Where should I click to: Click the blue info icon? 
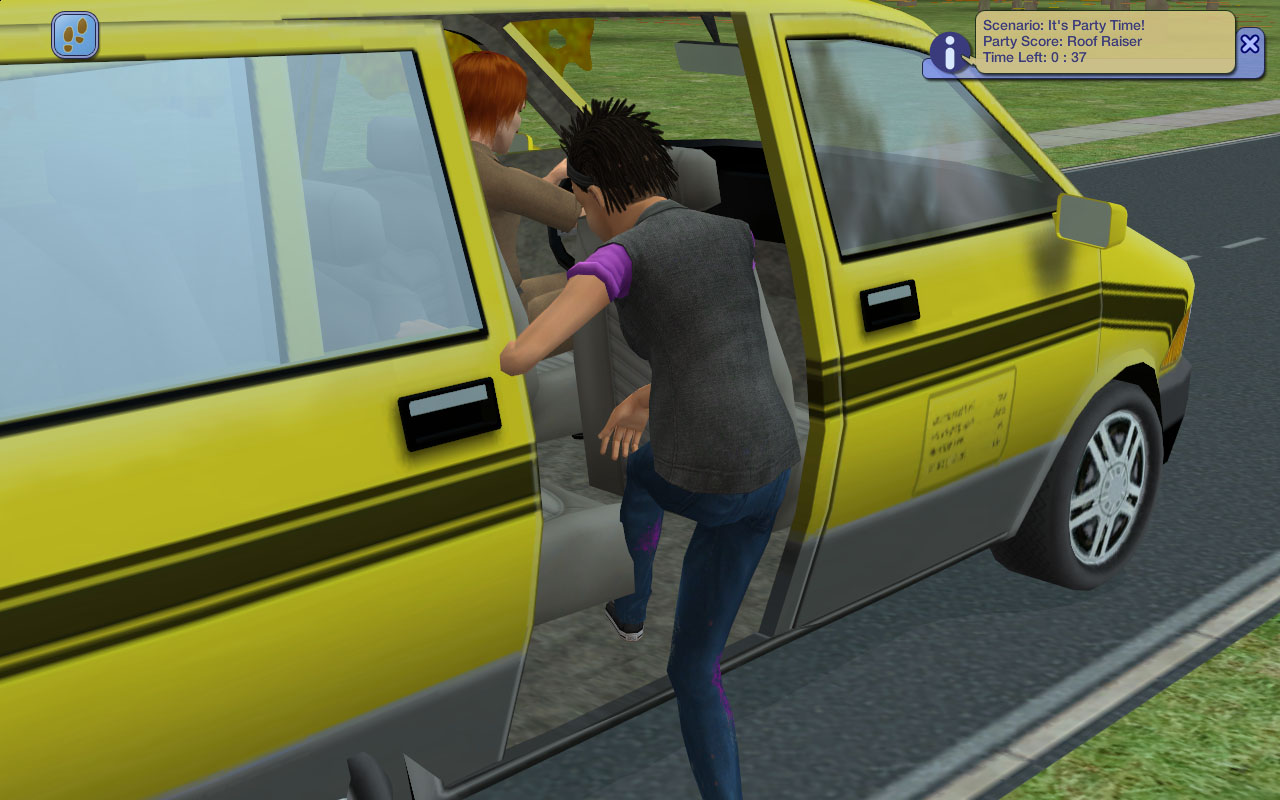tap(949, 52)
